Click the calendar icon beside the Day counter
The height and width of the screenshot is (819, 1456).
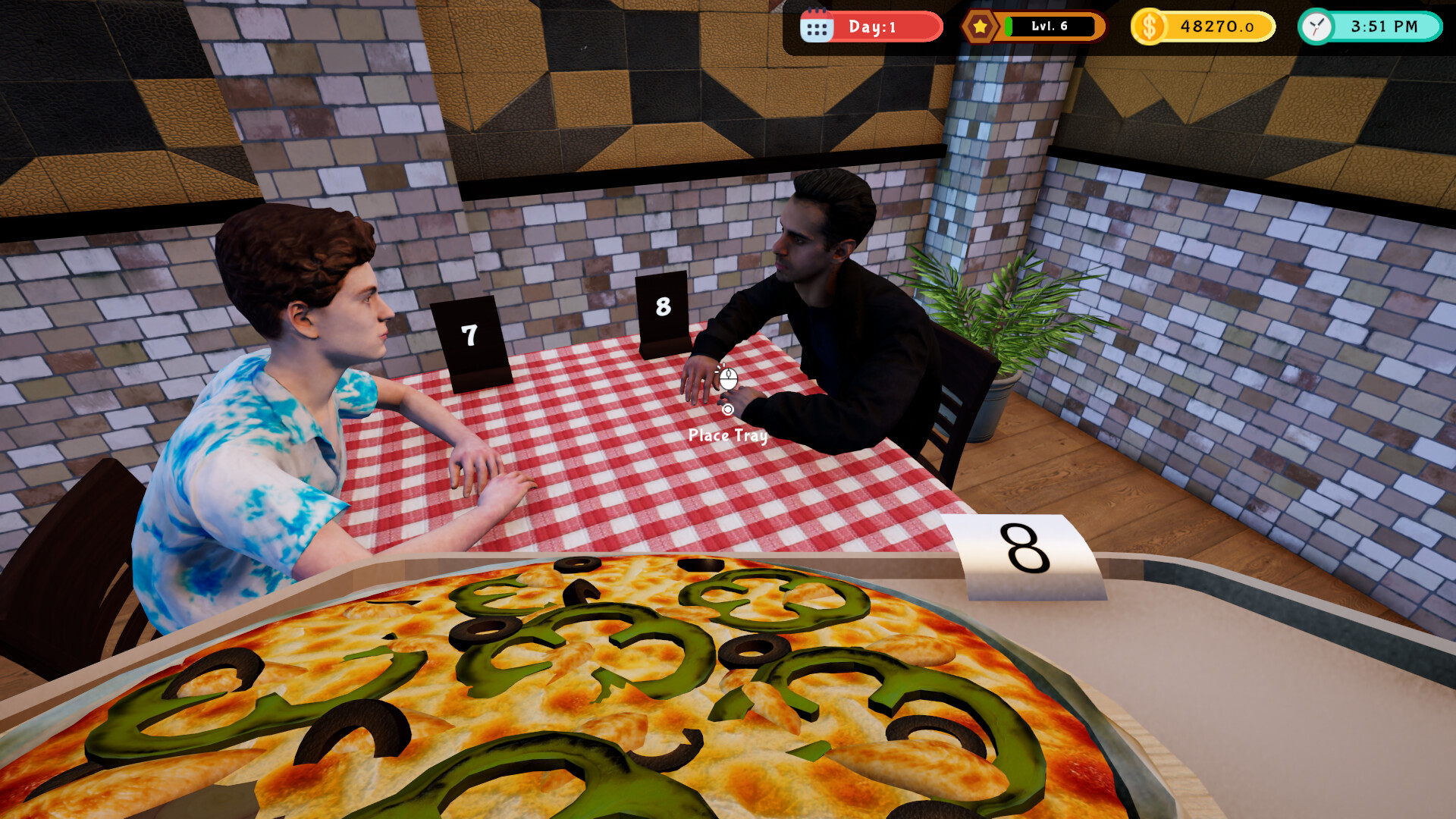pyautogui.click(x=817, y=26)
